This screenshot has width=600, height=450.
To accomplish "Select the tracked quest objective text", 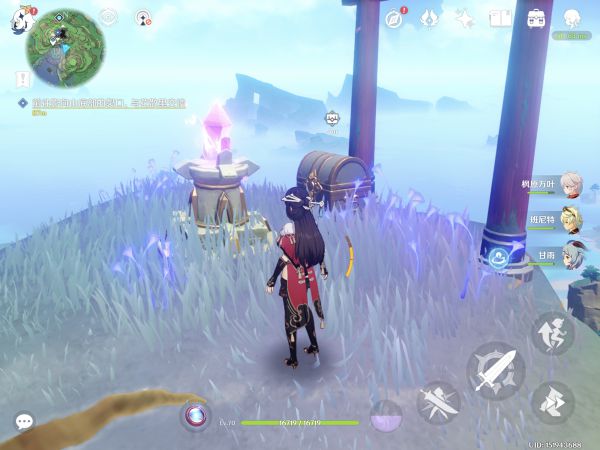I will tap(100, 103).
